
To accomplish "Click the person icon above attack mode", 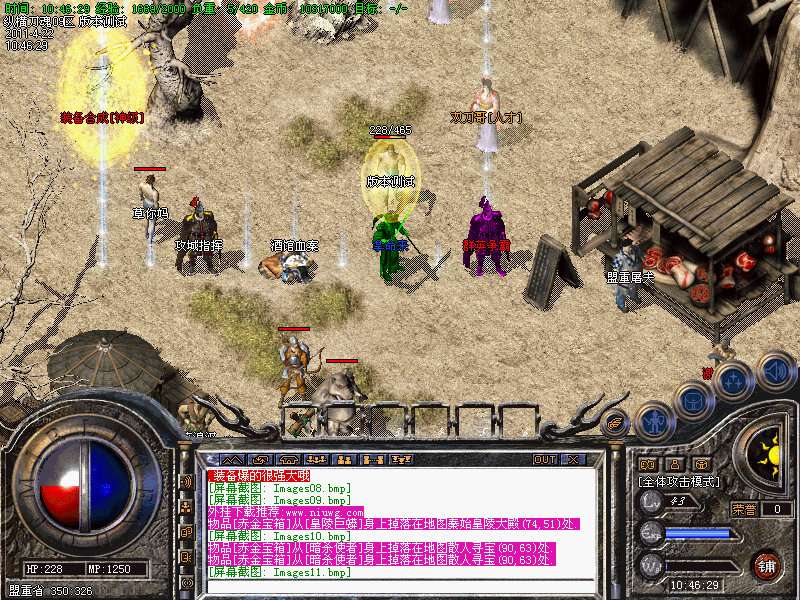I will [x=675, y=464].
